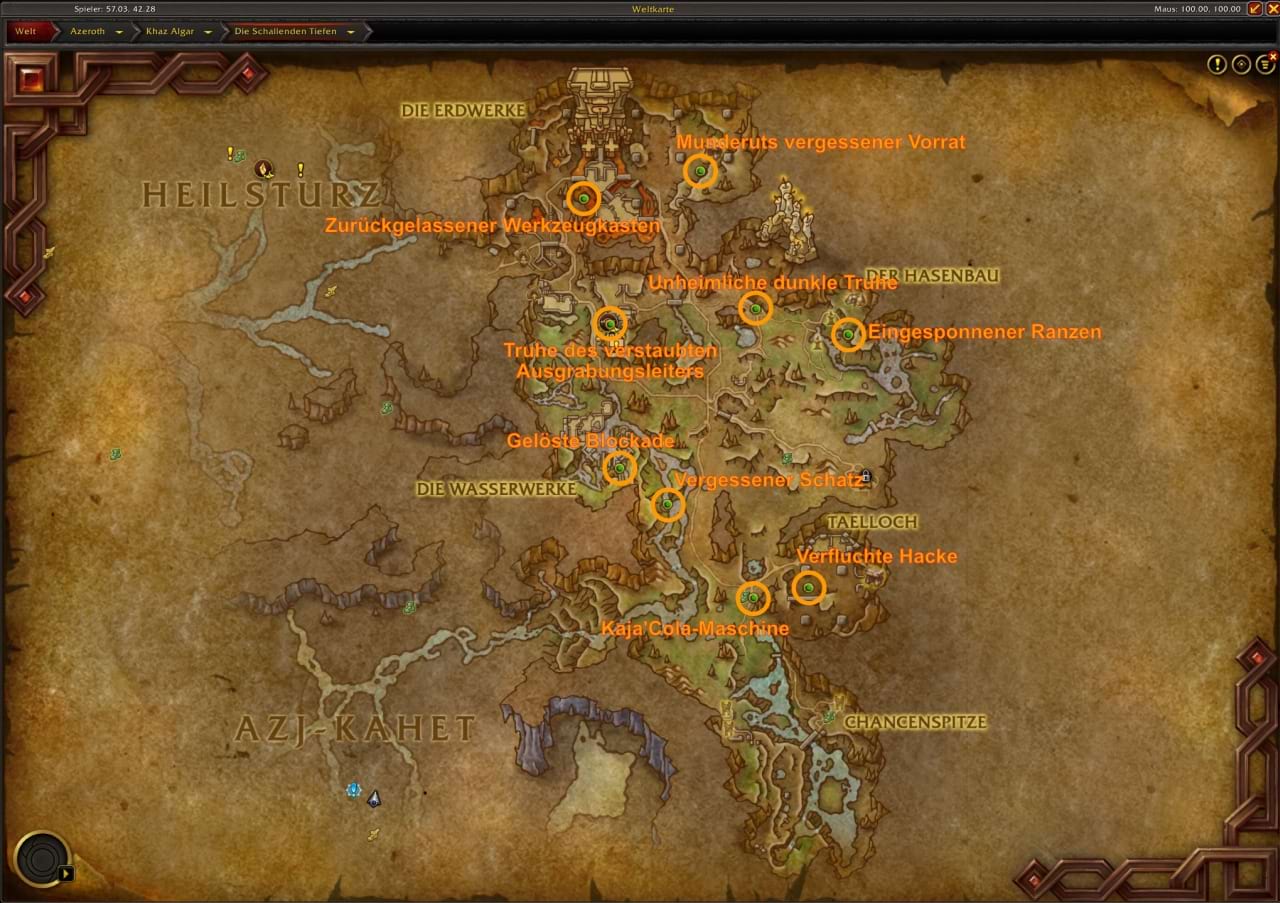Viewport: 1280px width, 903px height.
Task: Click the Truhe des verstaubten Ausgrabungsleiters marker
Action: pyautogui.click(x=609, y=323)
